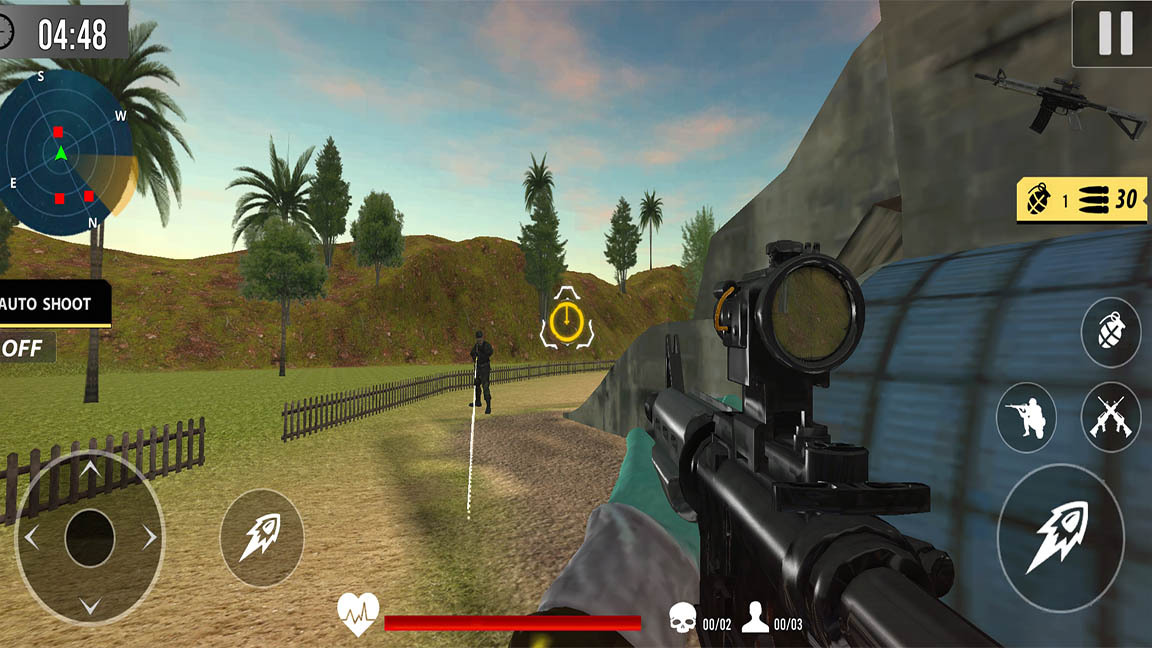The image size is (1152, 648).
Task: Tap the joystick's down arrow
Action: [90, 606]
